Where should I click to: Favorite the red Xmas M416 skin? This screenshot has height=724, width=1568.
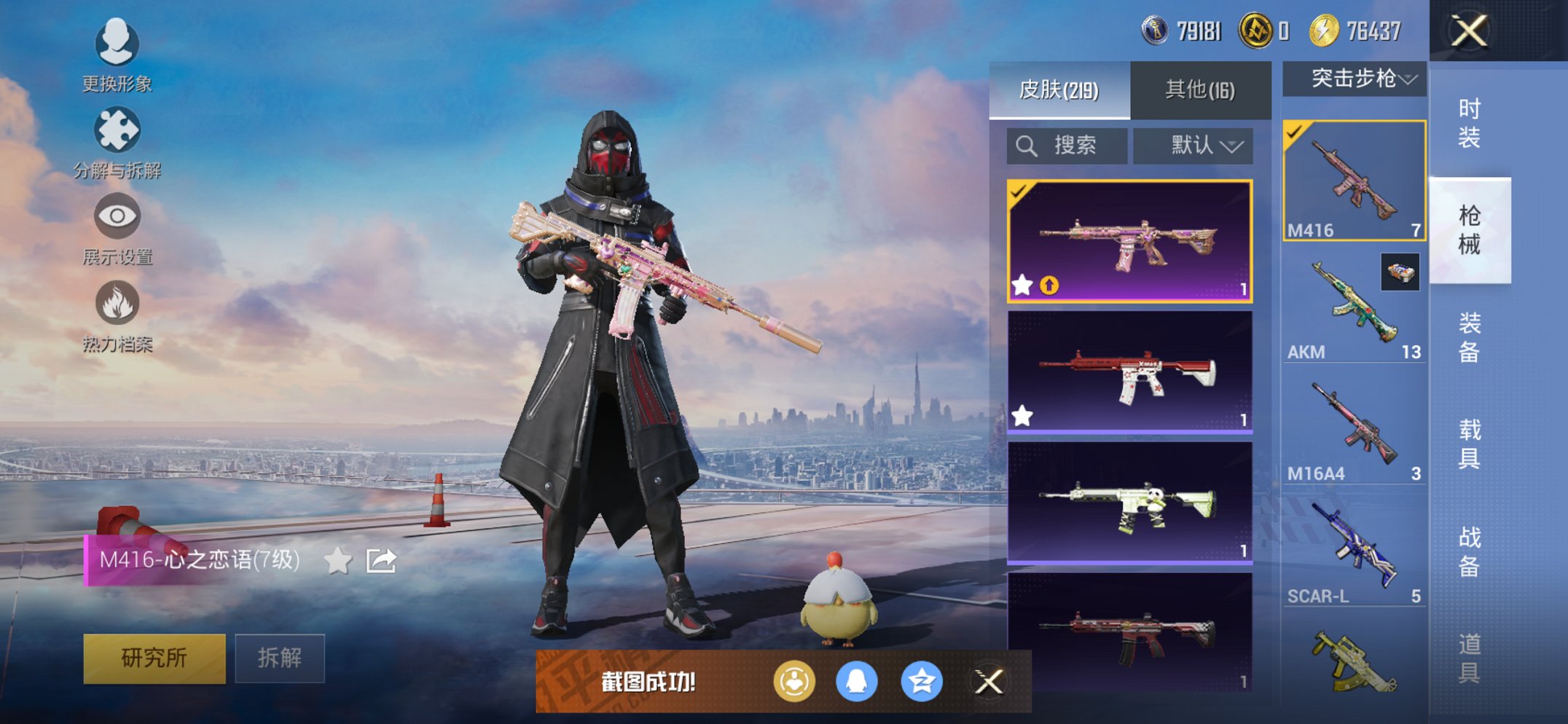[1023, 415]
